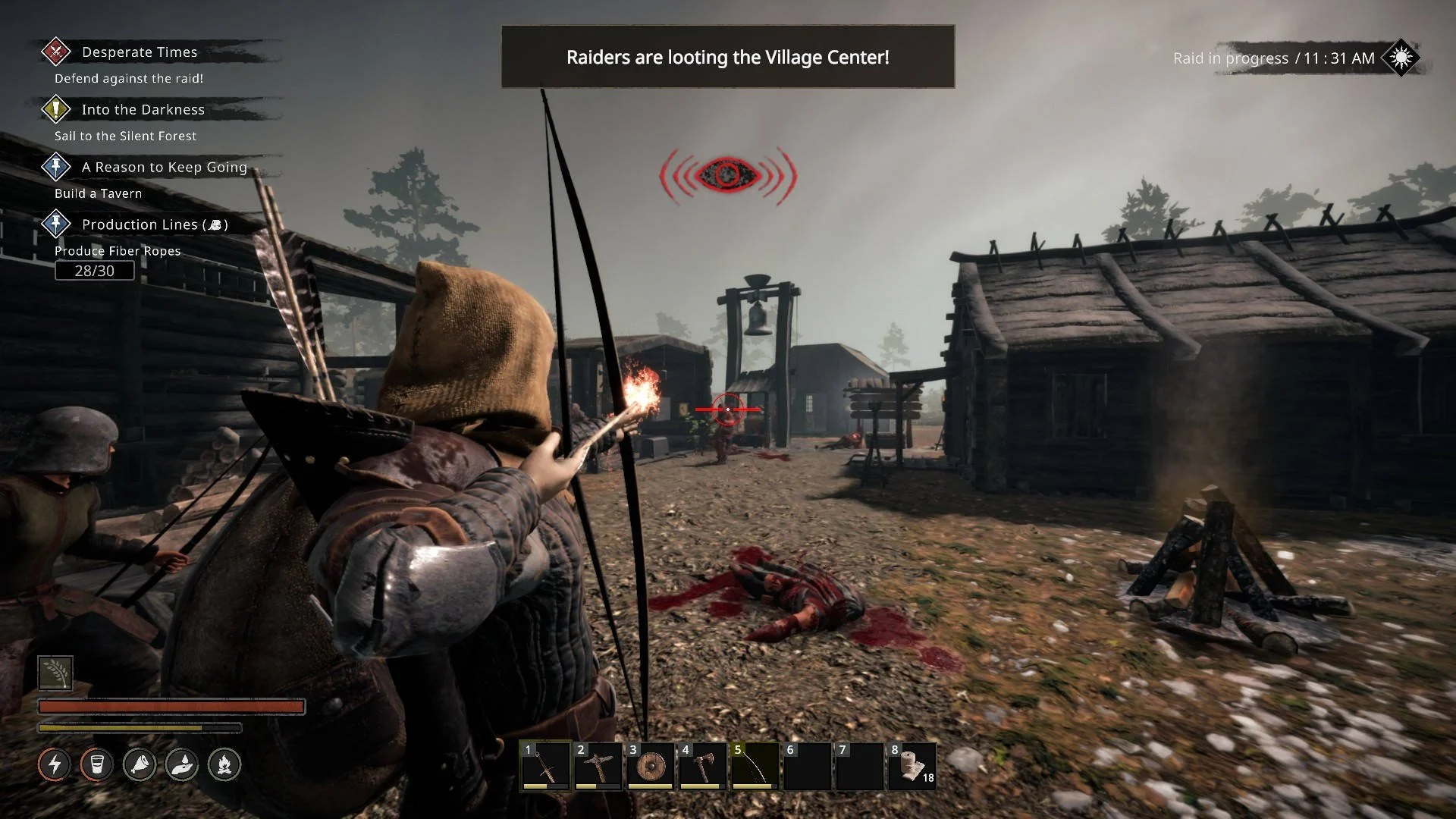Open the Desperate Times quest tracker entry

coord(140,52)
